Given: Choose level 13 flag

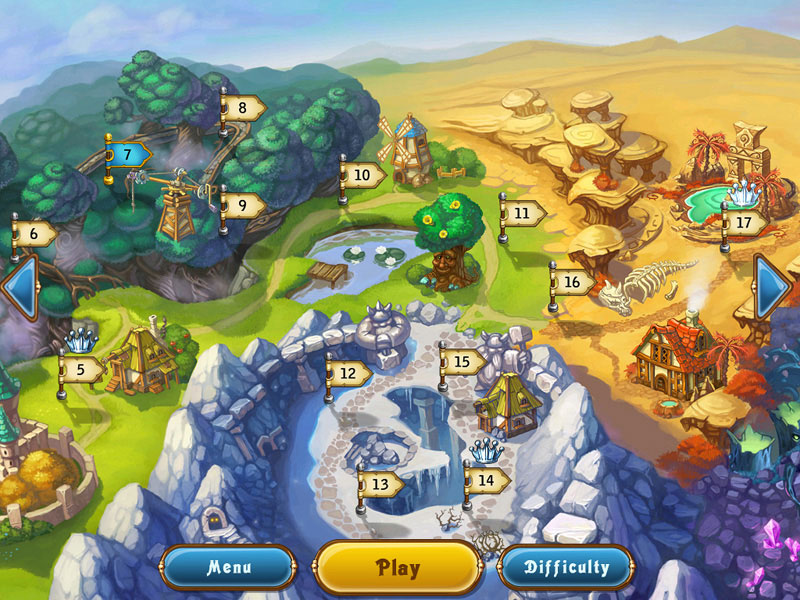Looking at the screenshot, I should 381,484.
